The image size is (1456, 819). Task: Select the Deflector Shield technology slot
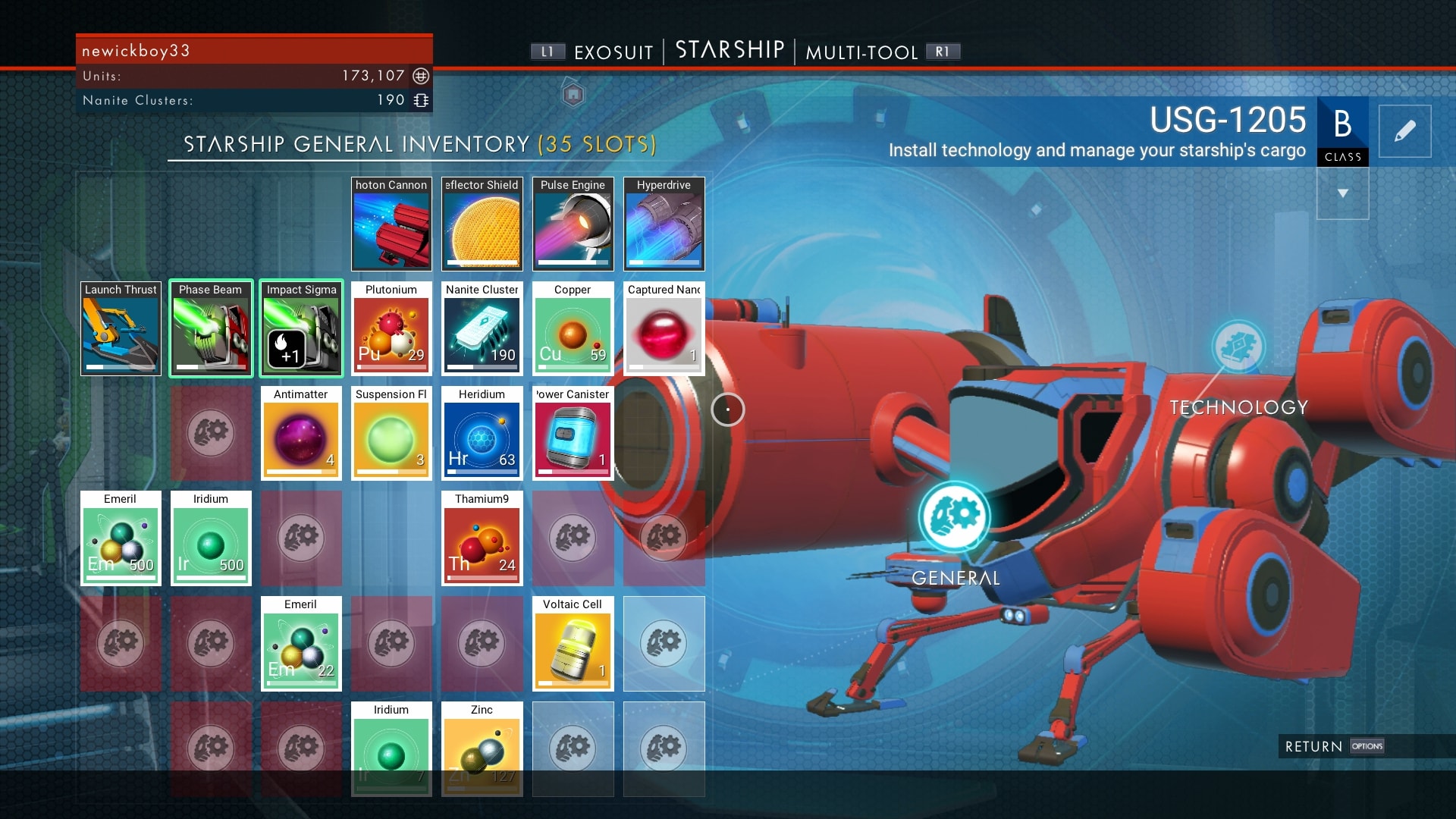tap(482, 224)
